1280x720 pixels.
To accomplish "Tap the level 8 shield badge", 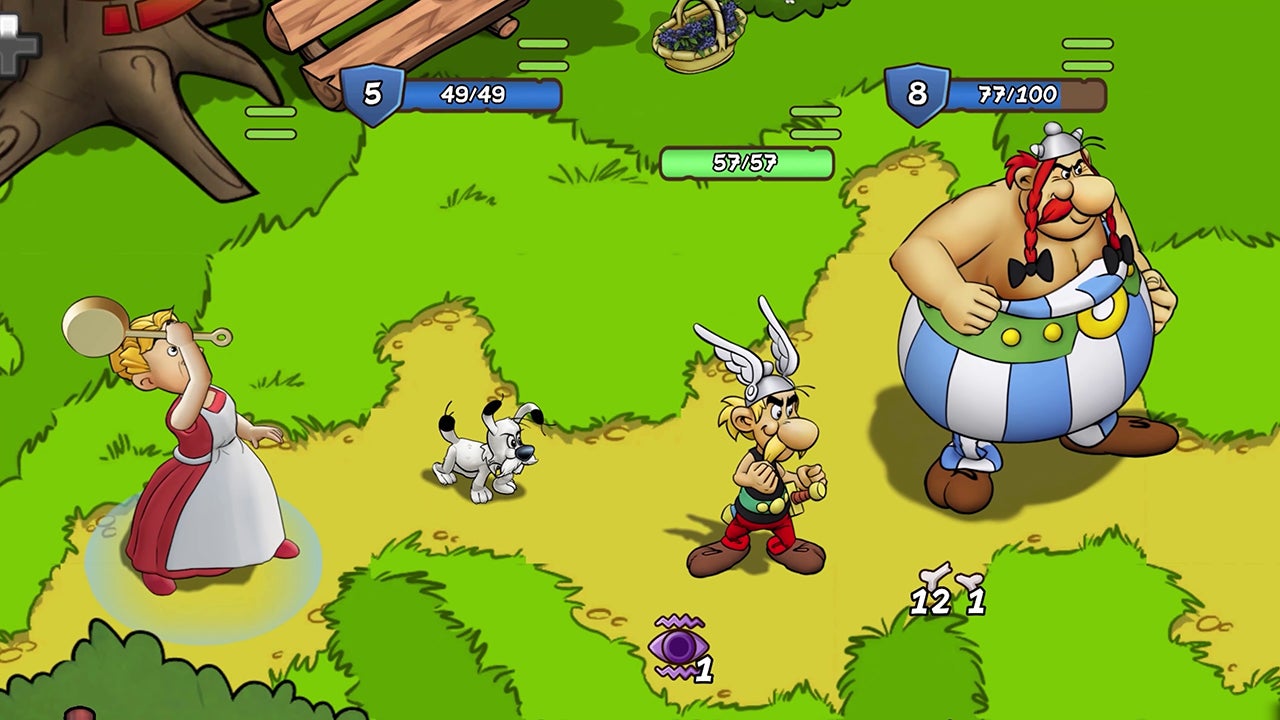I will [x=916, y=95].
